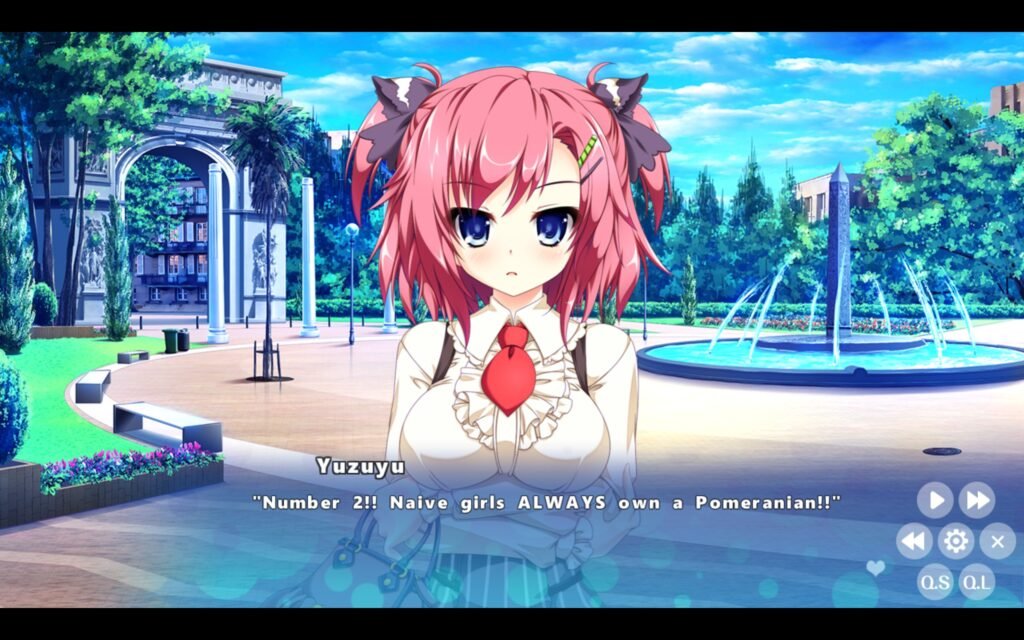The image size is (1024, 640).
Task: Quick load using the Q.L button
Action: pos(977,582)
